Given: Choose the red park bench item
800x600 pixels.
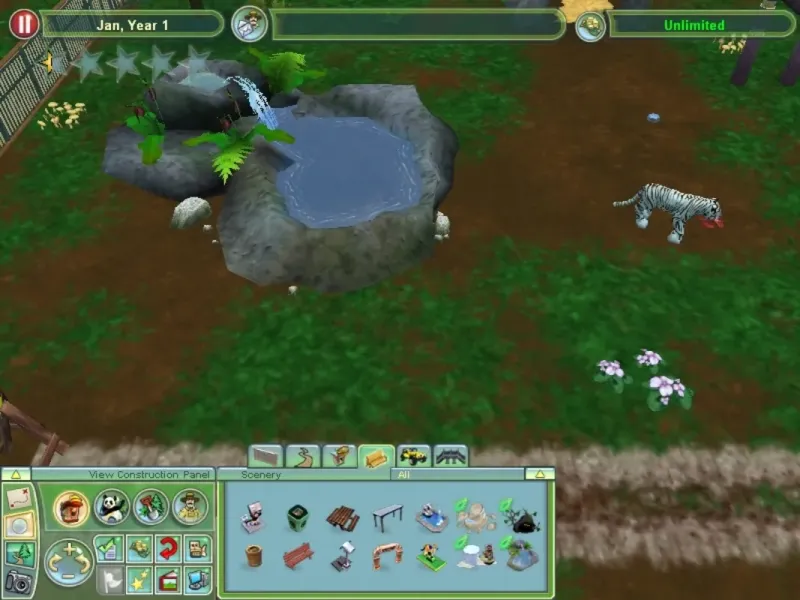Looking at the screenshot, I should click(x=298, y=555).
